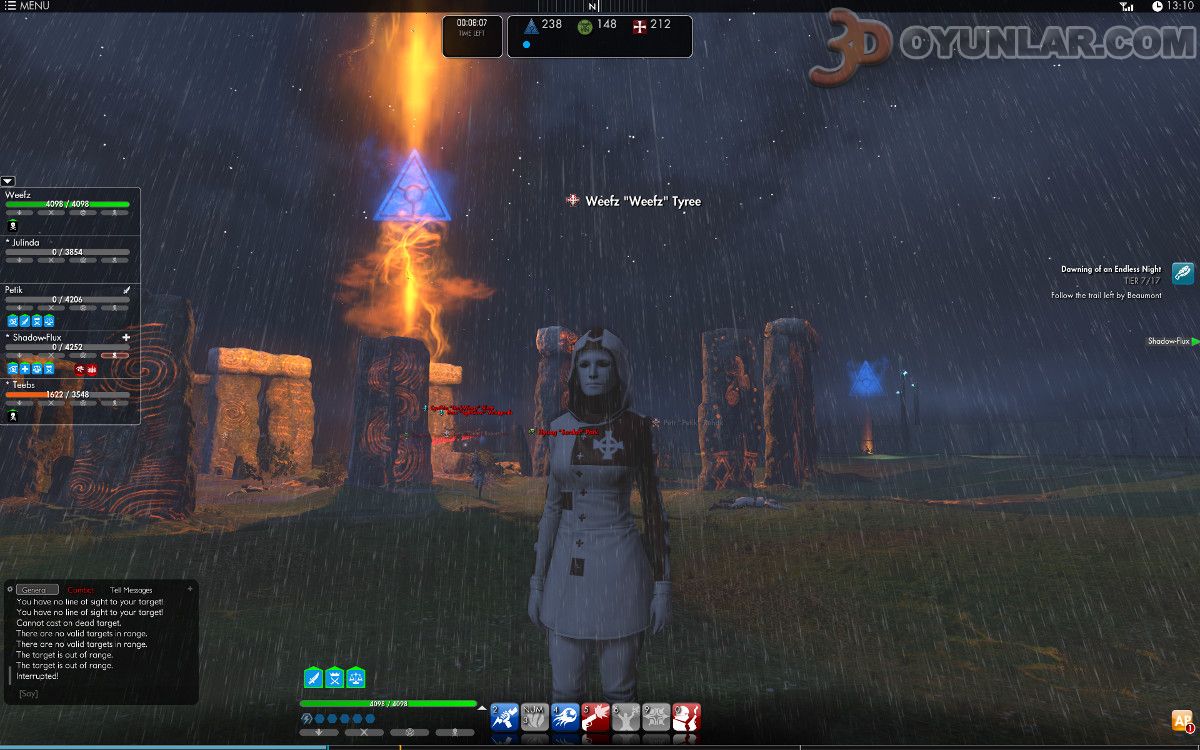The image size is (1200, 750).
Task: Open the Tell Messages chat tab
Action: click(131, 590)
